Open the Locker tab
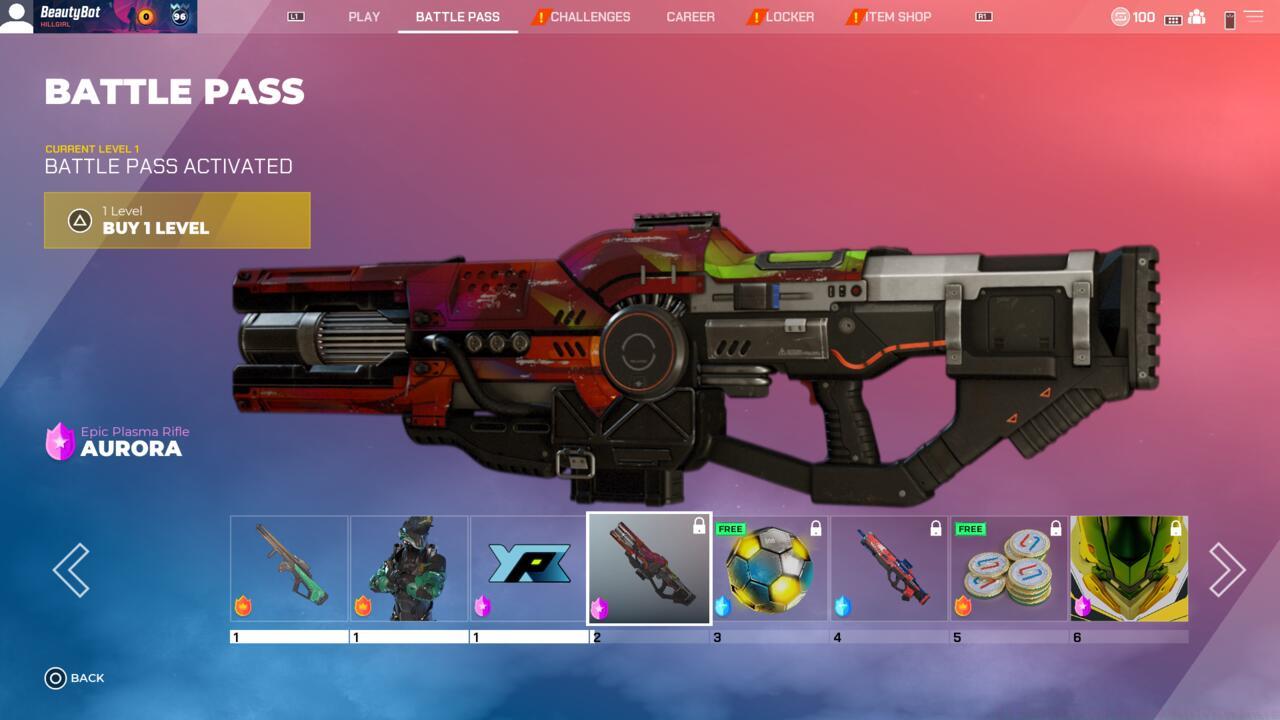 [789, 17]
